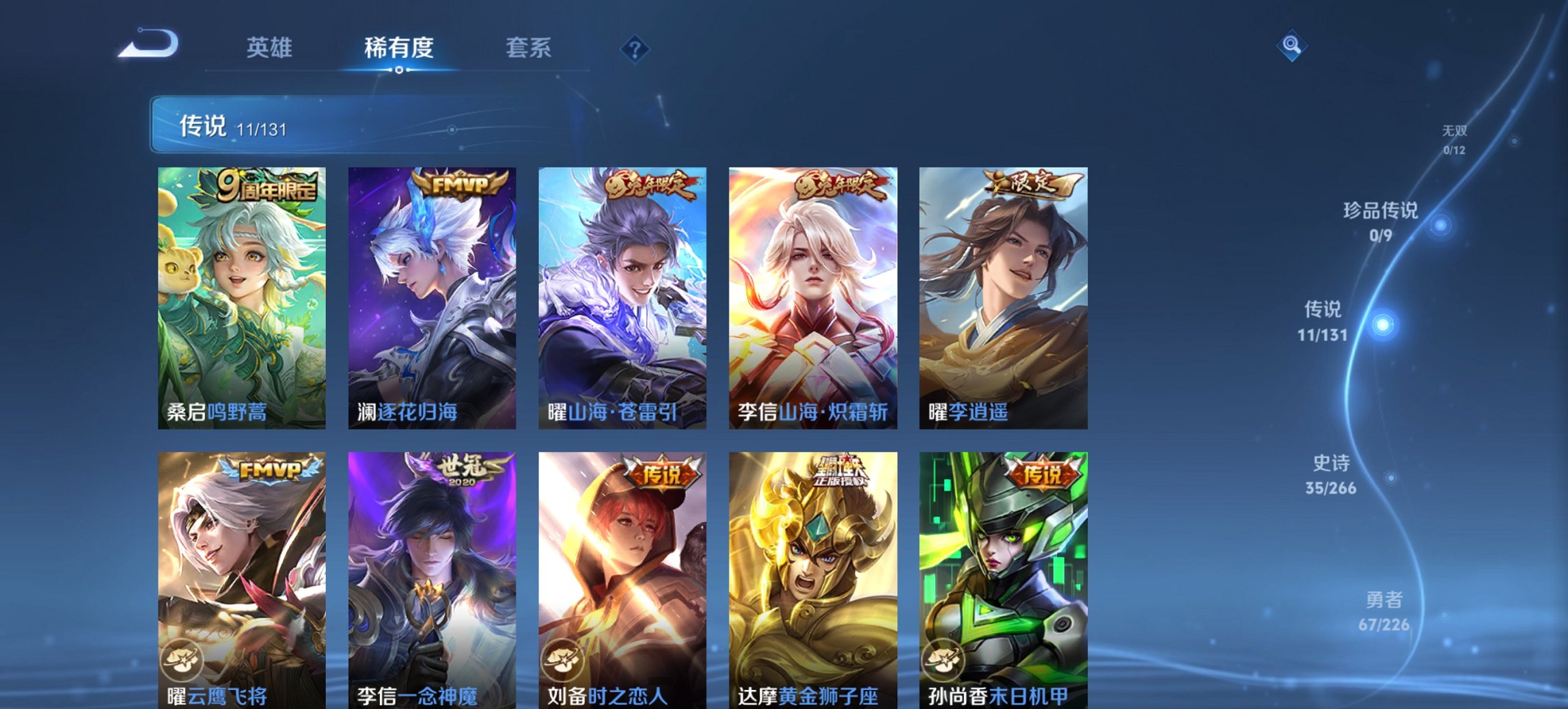Switch to the 套系 tab
Viewport: 1568px width, 709px height.
coord(529,46)
